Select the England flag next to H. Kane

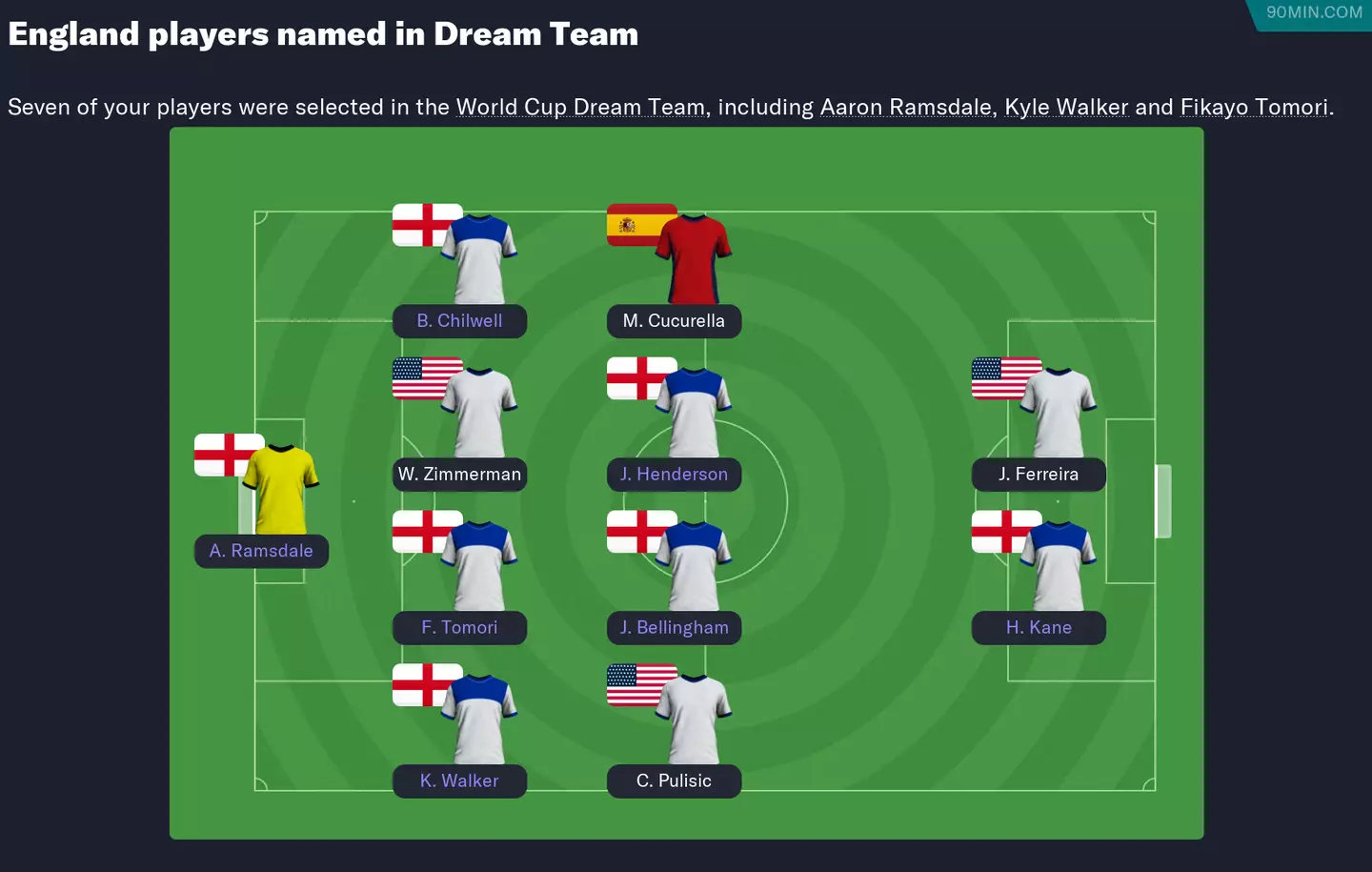click(1005, 531)
